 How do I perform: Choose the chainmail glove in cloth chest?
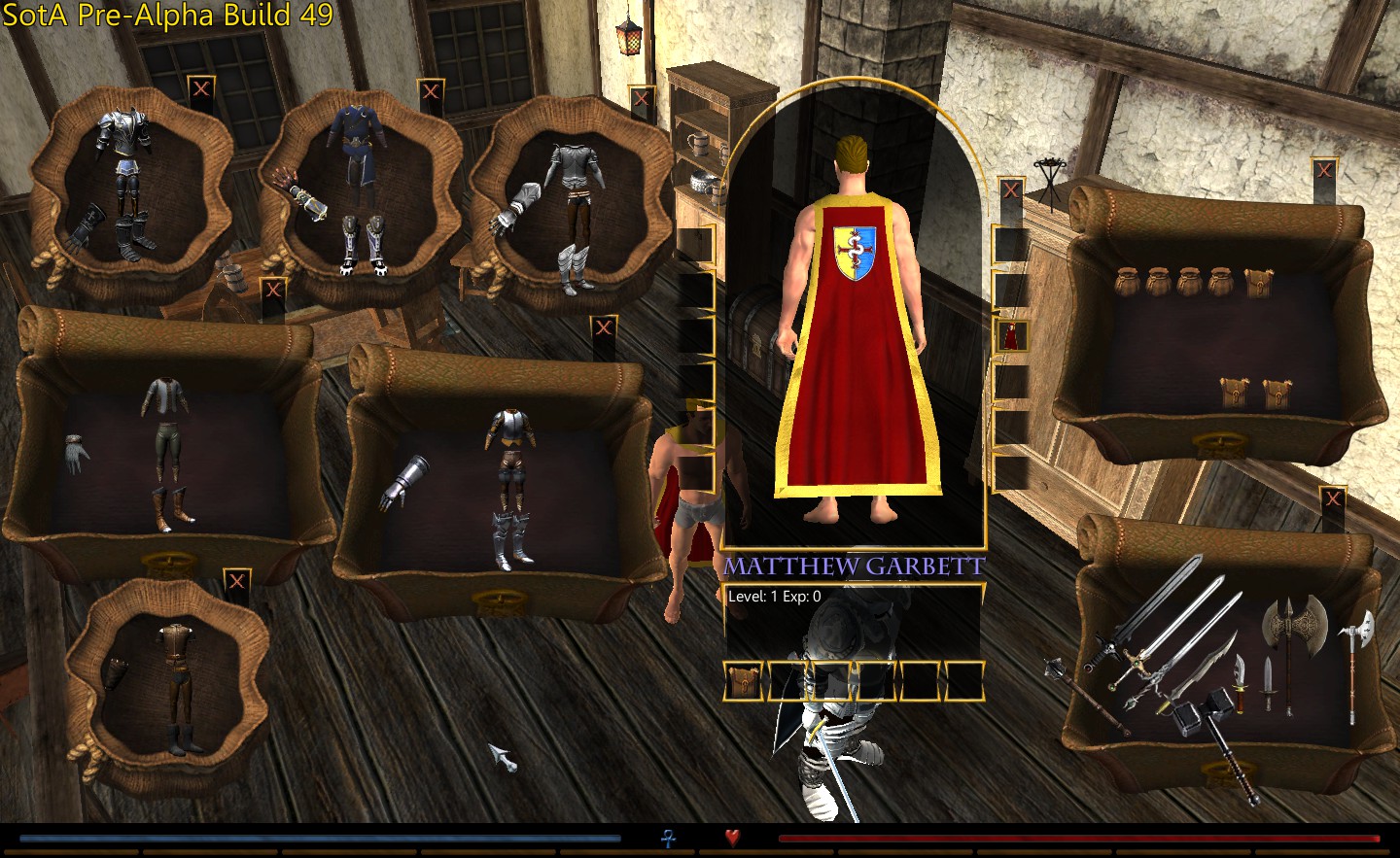point(78,454)
